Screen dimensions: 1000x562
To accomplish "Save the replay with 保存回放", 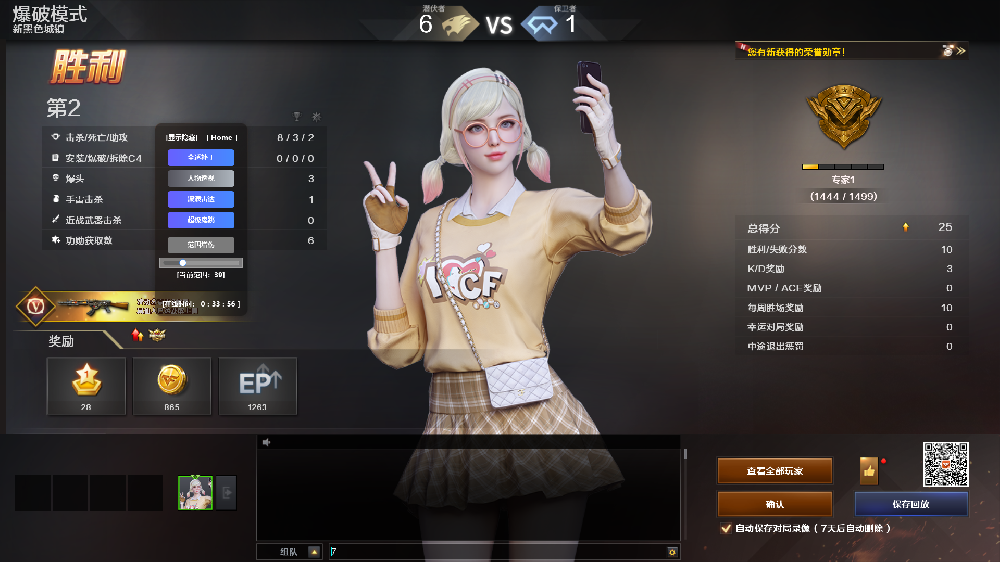I will point(911,504).
